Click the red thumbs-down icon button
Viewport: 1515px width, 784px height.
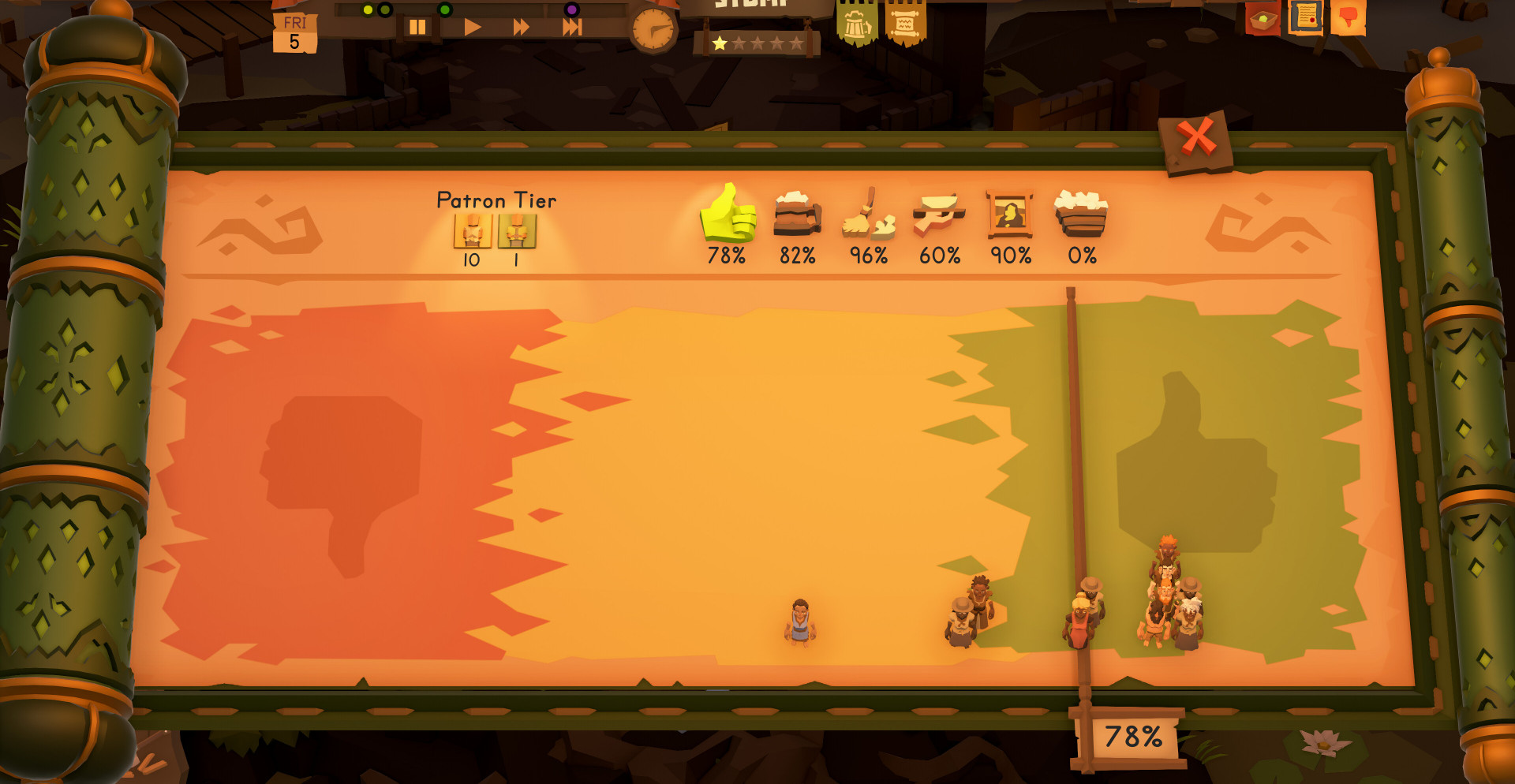click(1348, 17)
